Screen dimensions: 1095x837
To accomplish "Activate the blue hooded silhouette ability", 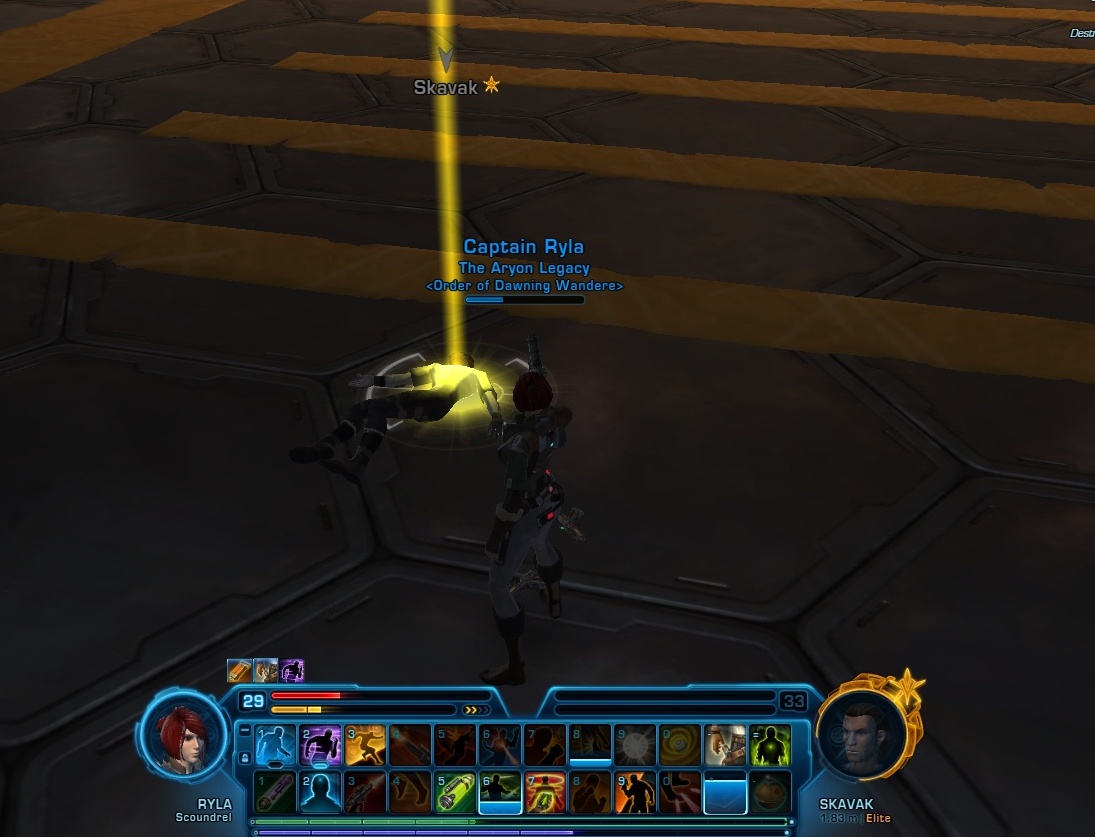I will (320, 792).
